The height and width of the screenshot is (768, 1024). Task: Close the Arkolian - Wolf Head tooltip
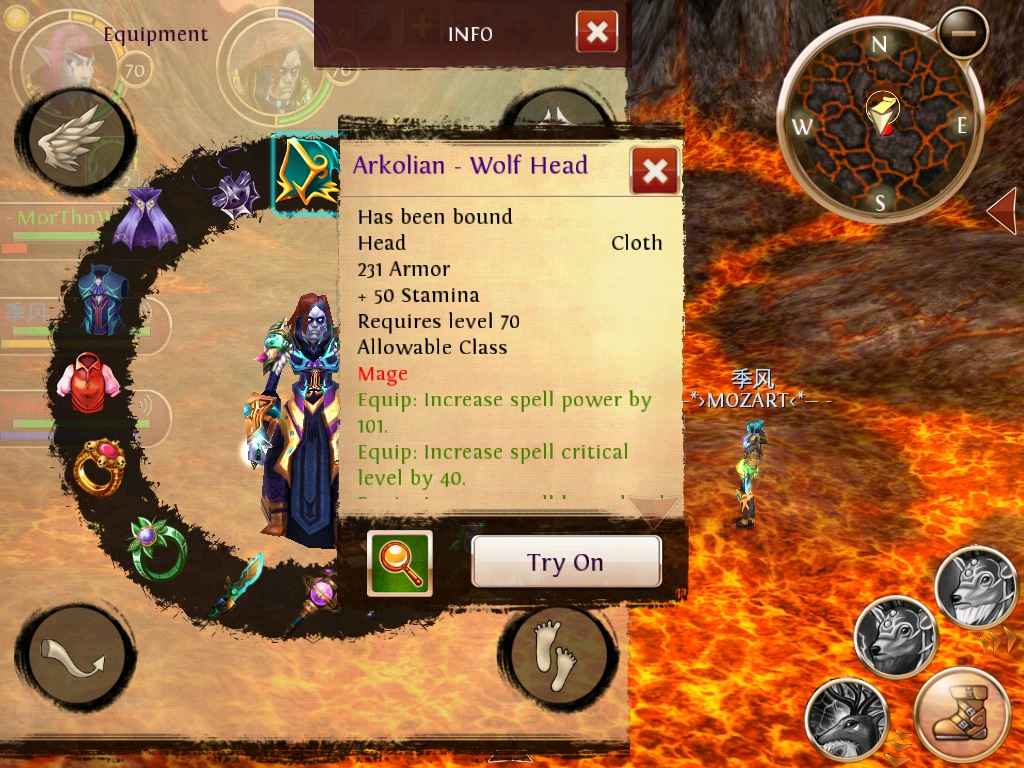click(655, 171)
